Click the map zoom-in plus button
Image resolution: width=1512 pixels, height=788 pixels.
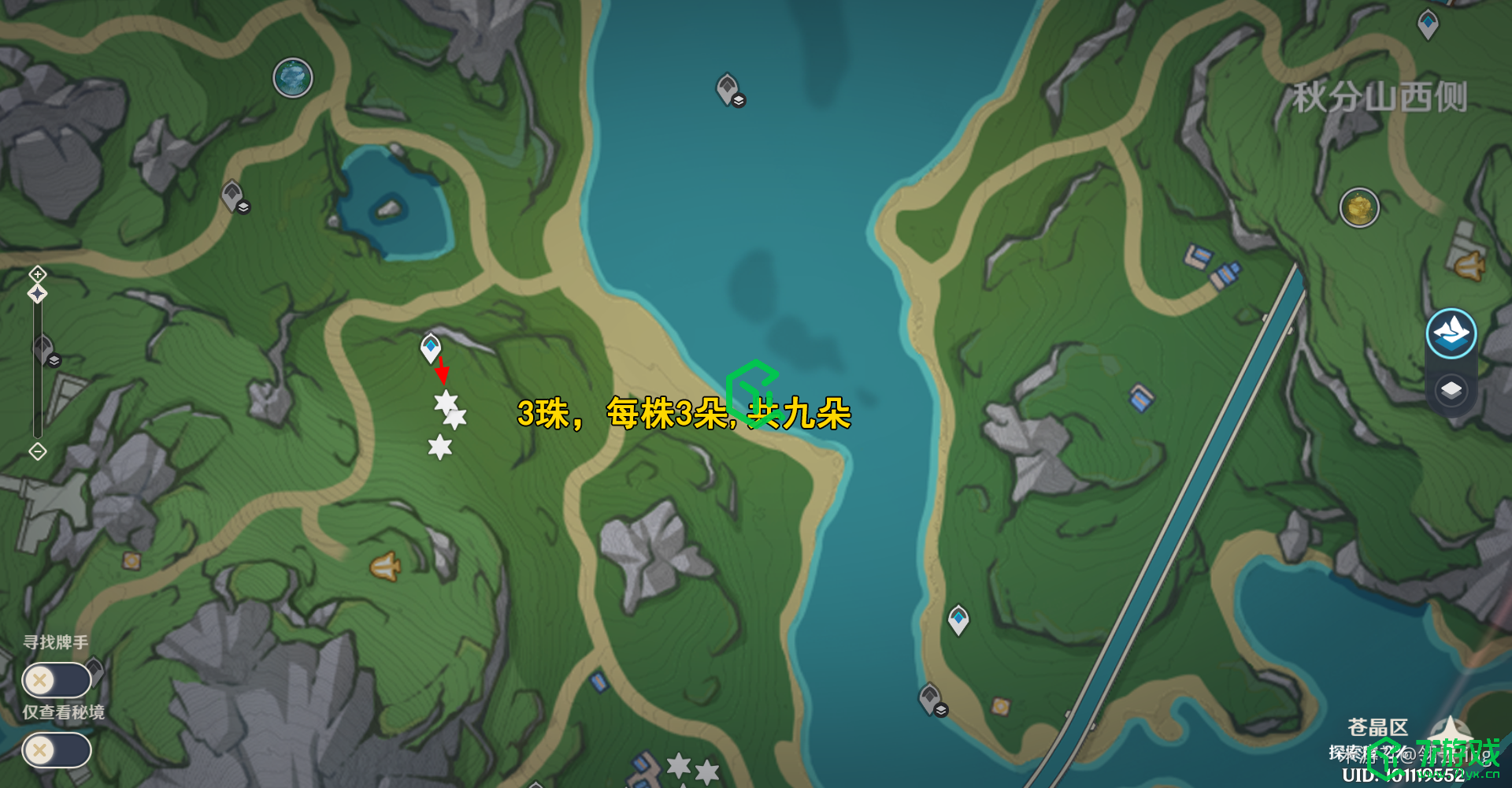point(38,274)
